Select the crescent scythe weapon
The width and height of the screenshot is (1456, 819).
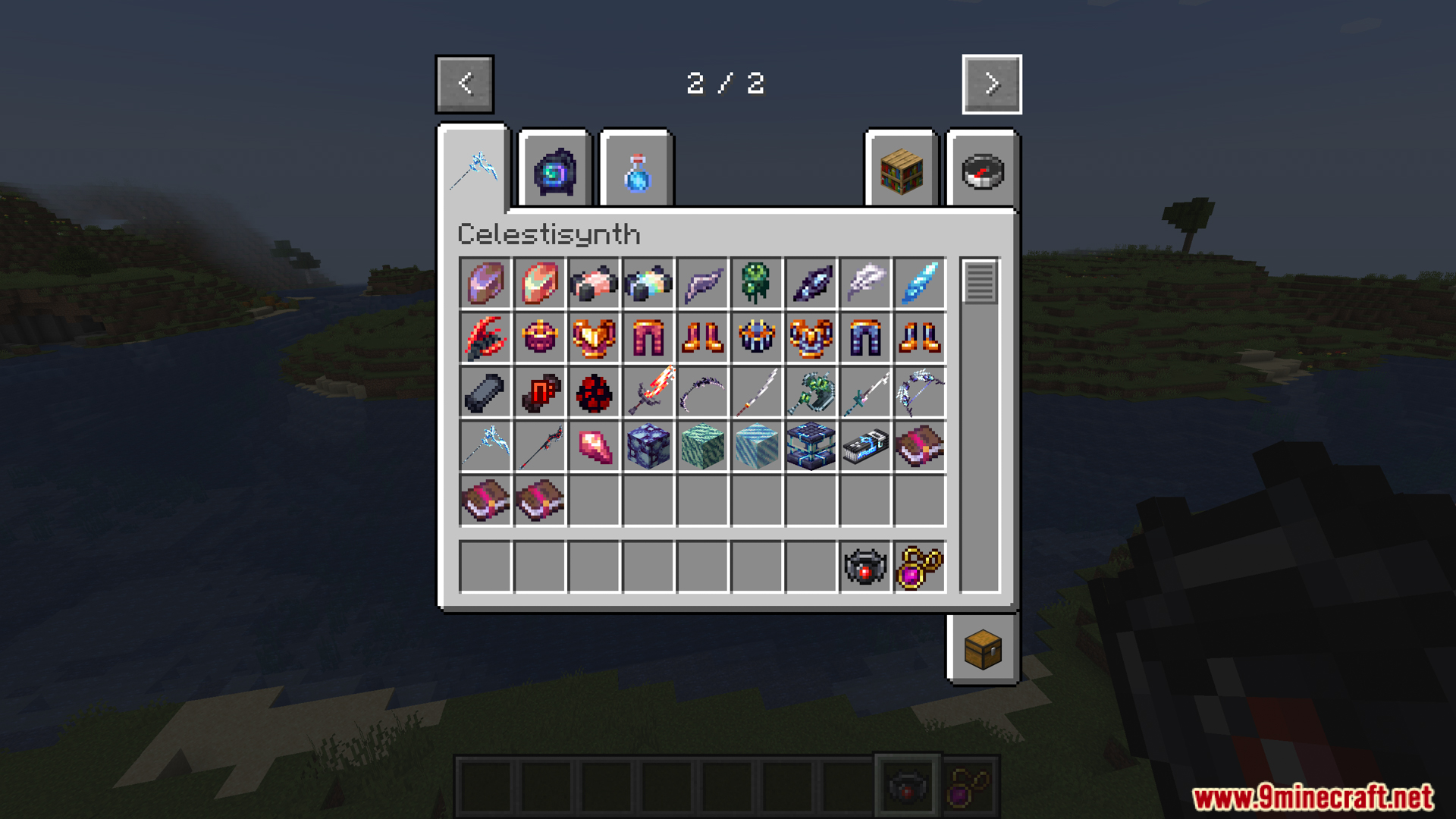[703, 393]
